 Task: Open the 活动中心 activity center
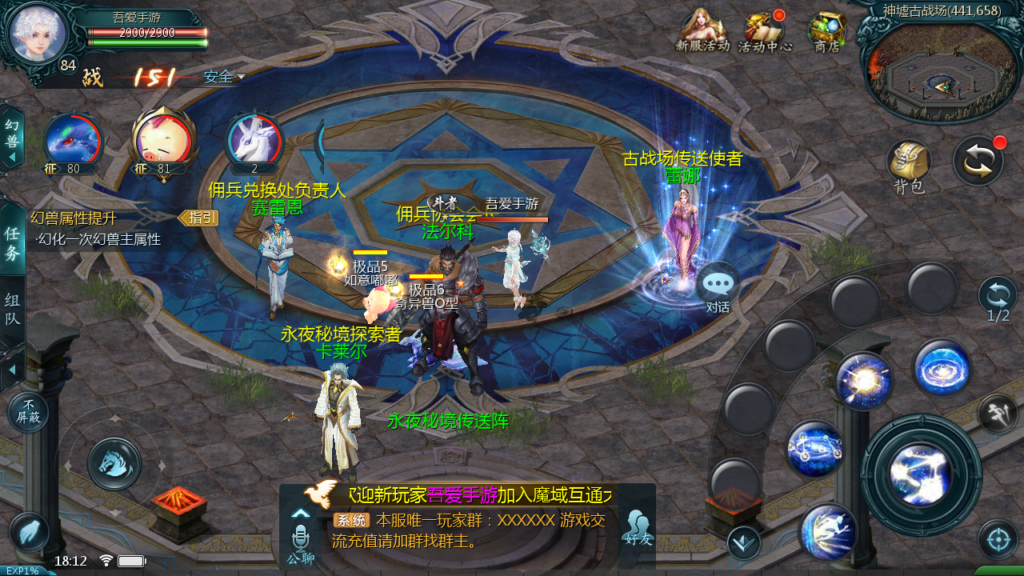[x=765, y=31]
